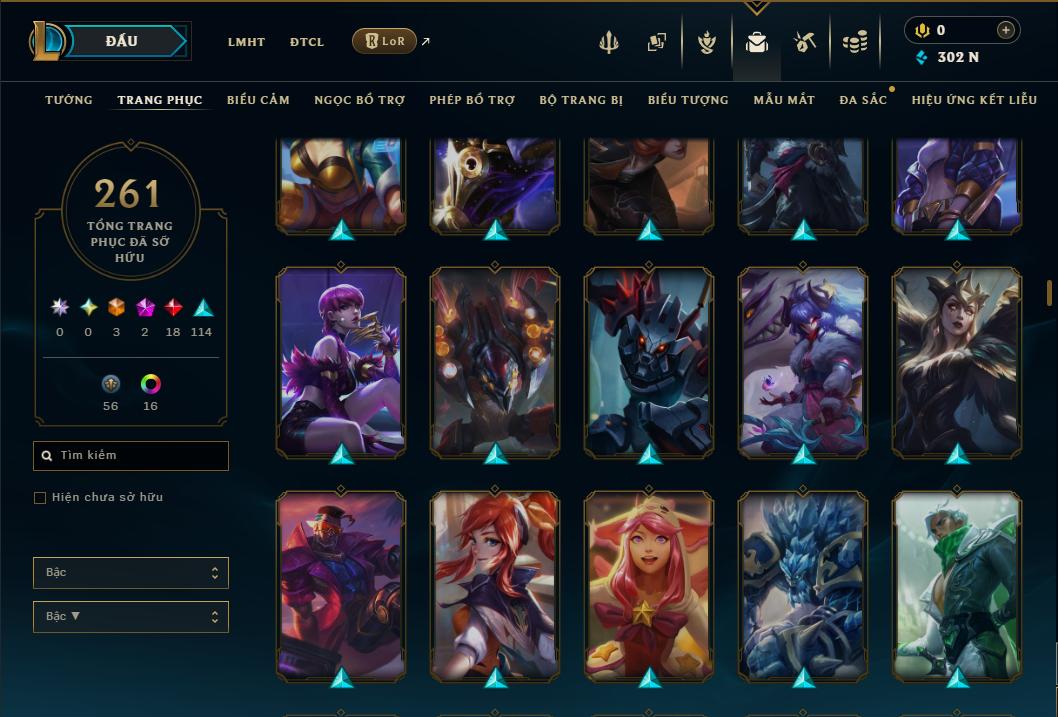Open the MẪU MẮT tab

point(784,100)
